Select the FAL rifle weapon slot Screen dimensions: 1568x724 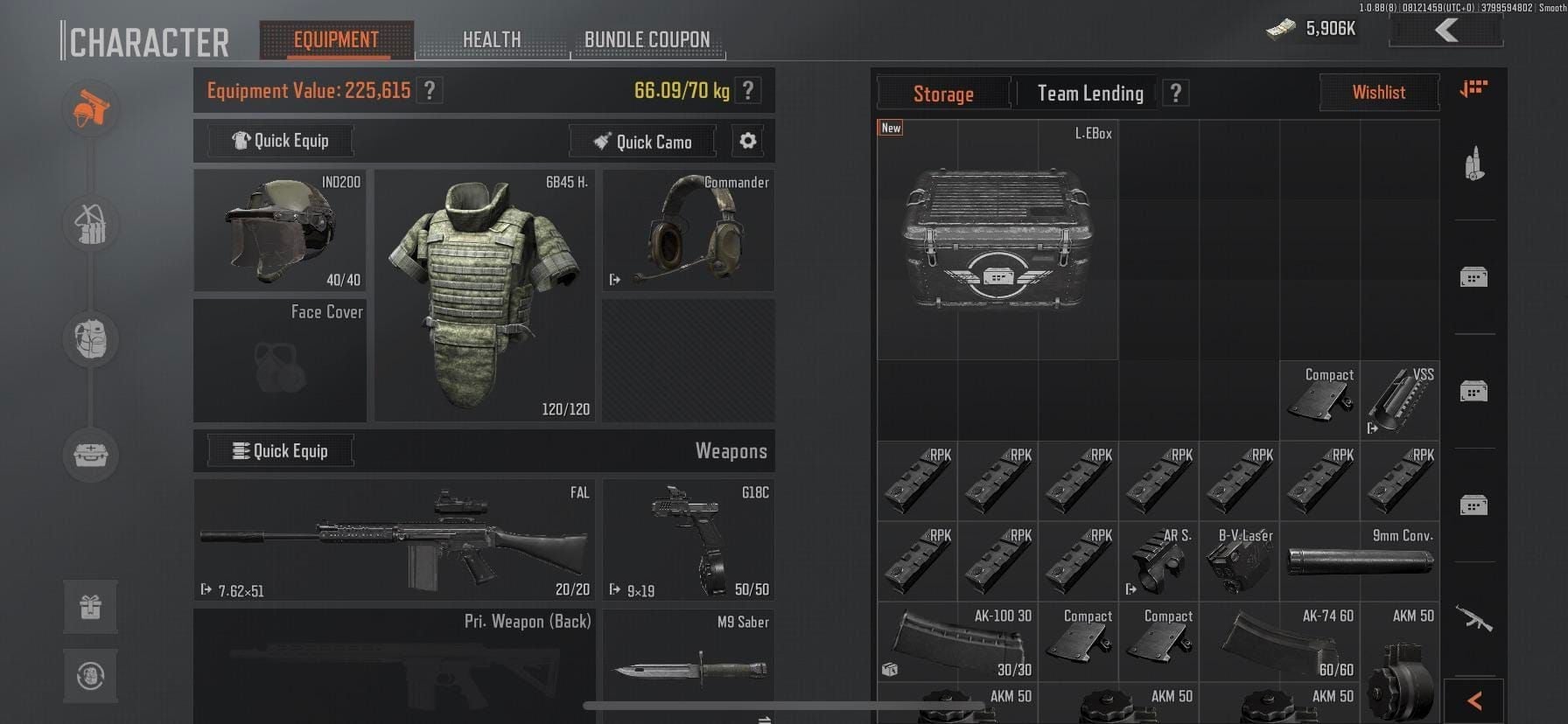[394, 540]
